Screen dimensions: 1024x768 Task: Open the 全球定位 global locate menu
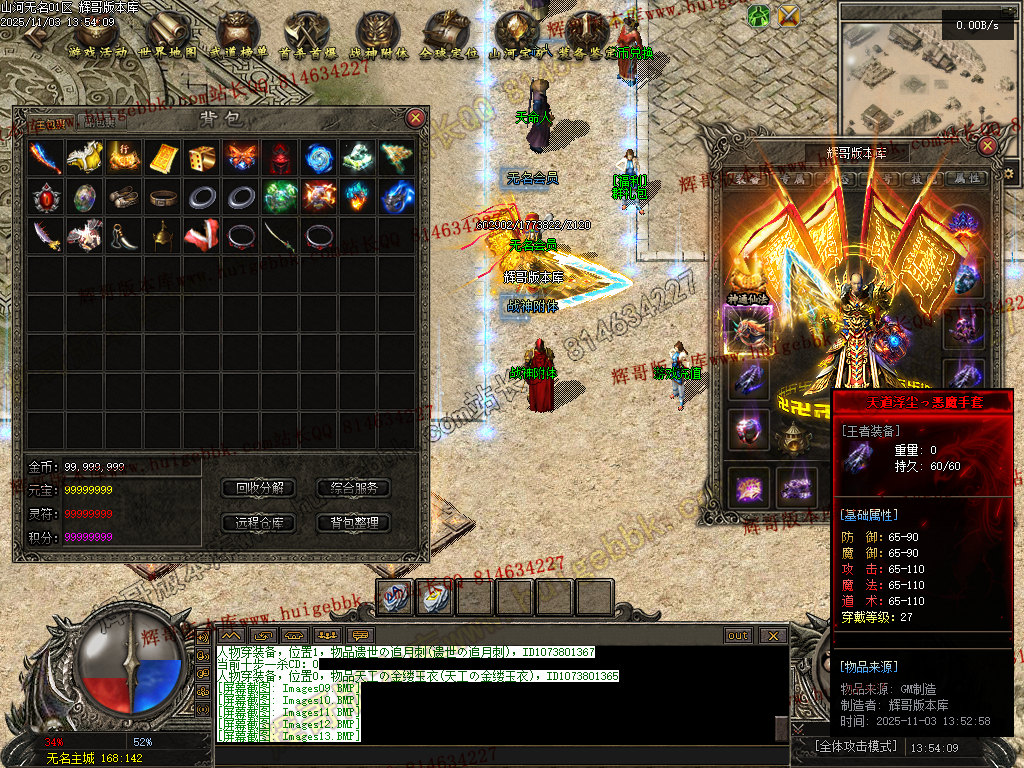447,35
